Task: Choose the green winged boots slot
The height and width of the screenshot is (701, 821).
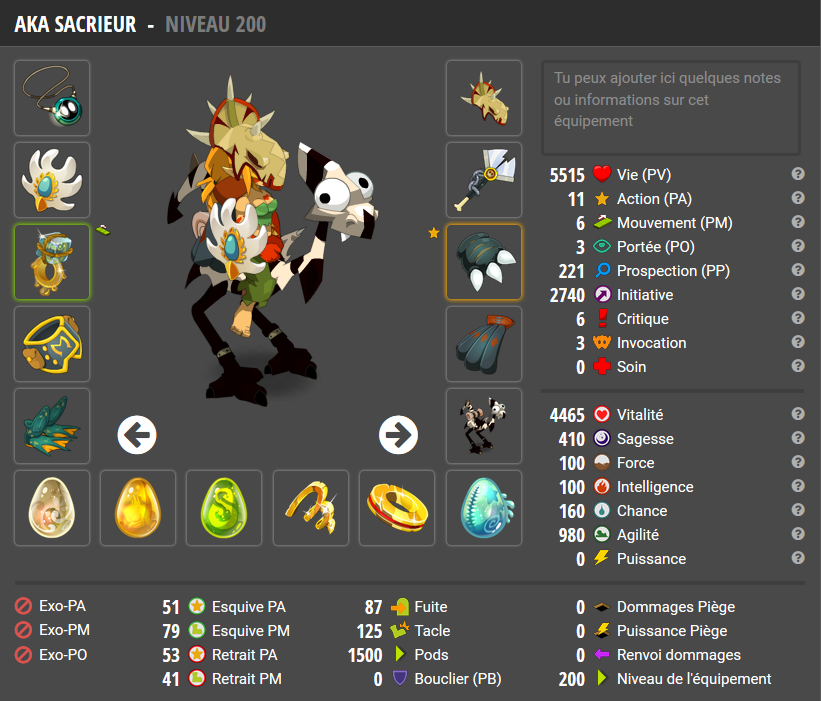Action: click(52, 426)
